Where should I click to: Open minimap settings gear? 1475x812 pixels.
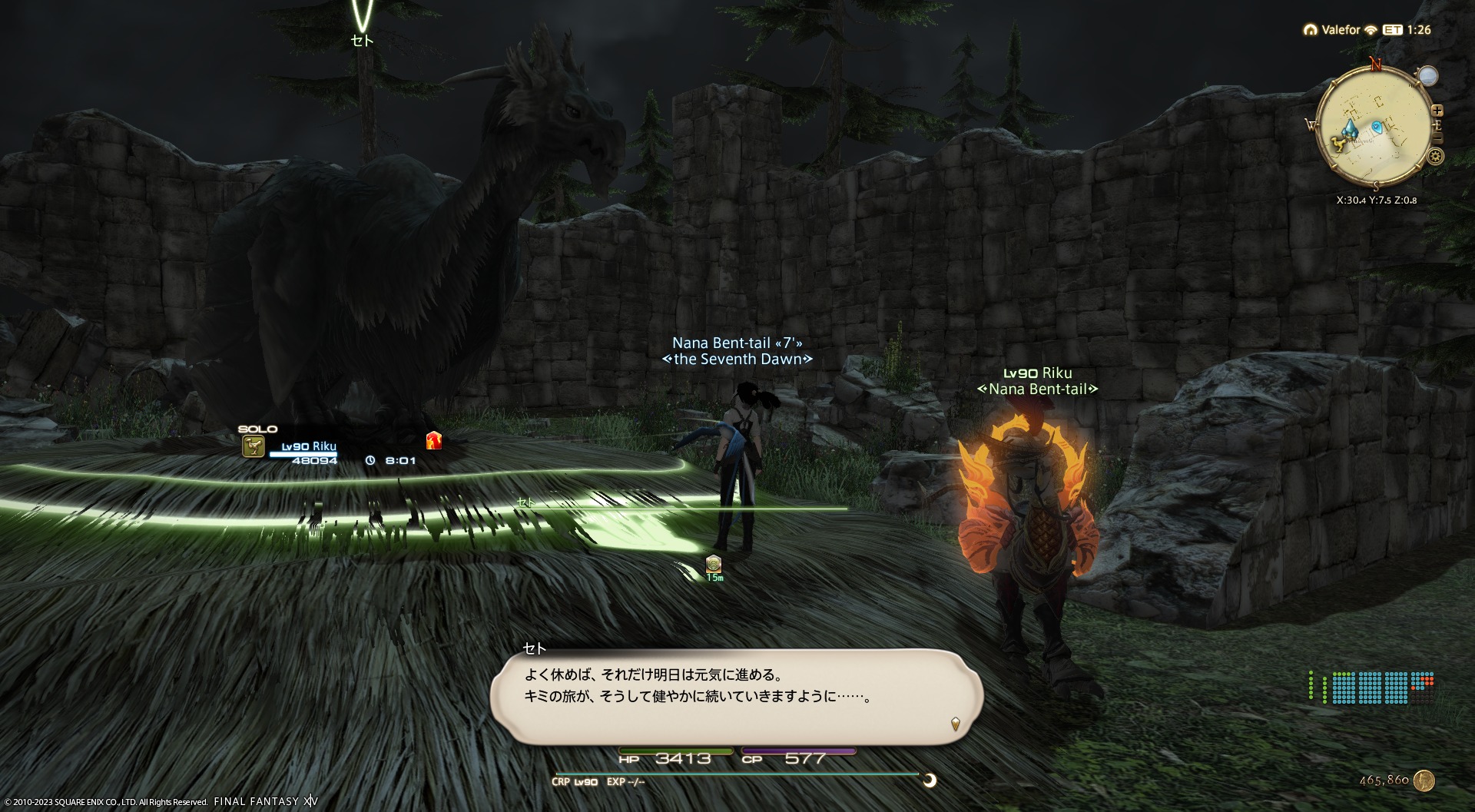1435,157
